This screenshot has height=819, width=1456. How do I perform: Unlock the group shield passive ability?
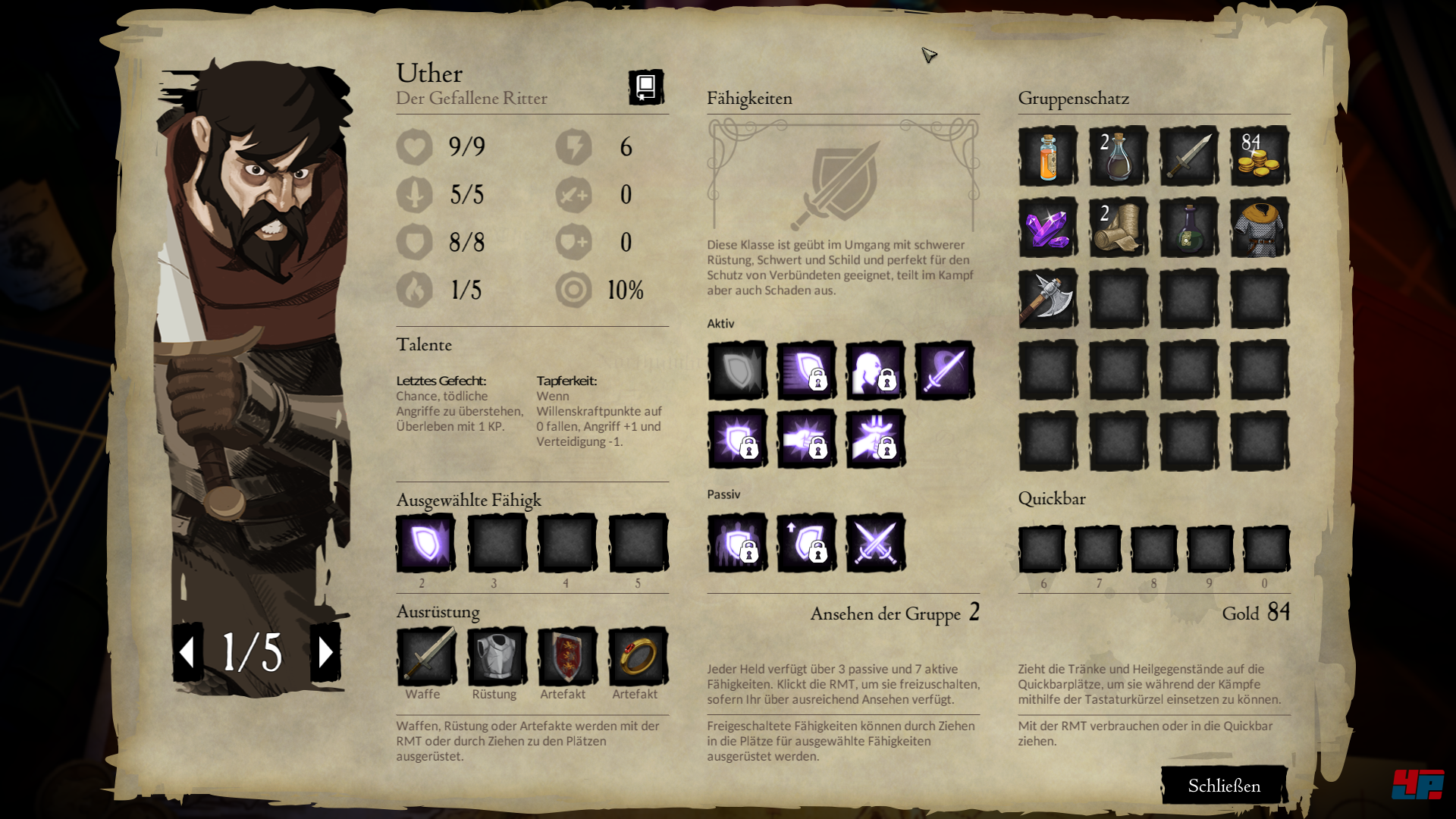click(x=737, y=543)
